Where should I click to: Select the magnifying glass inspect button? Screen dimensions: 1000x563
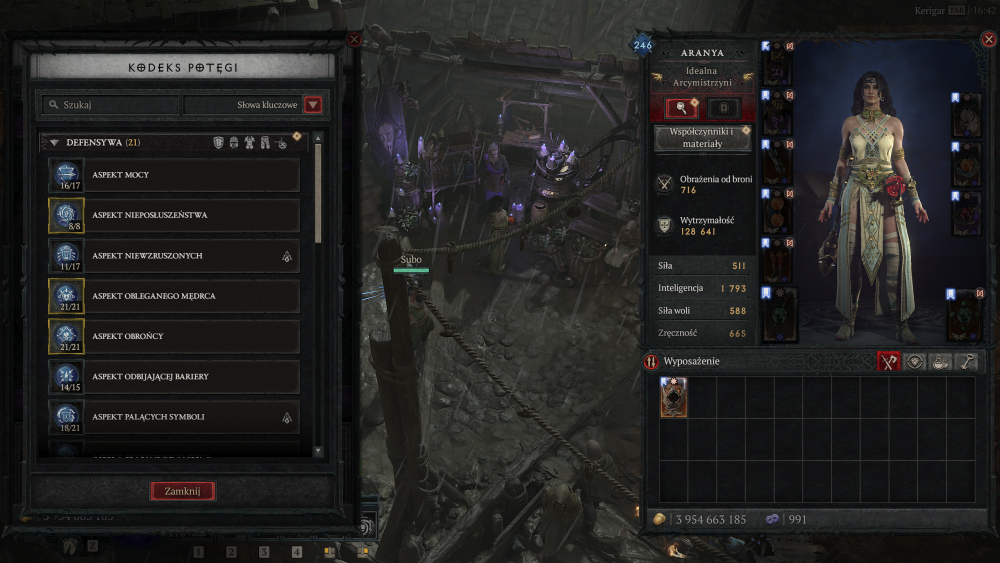click(681, 108)
